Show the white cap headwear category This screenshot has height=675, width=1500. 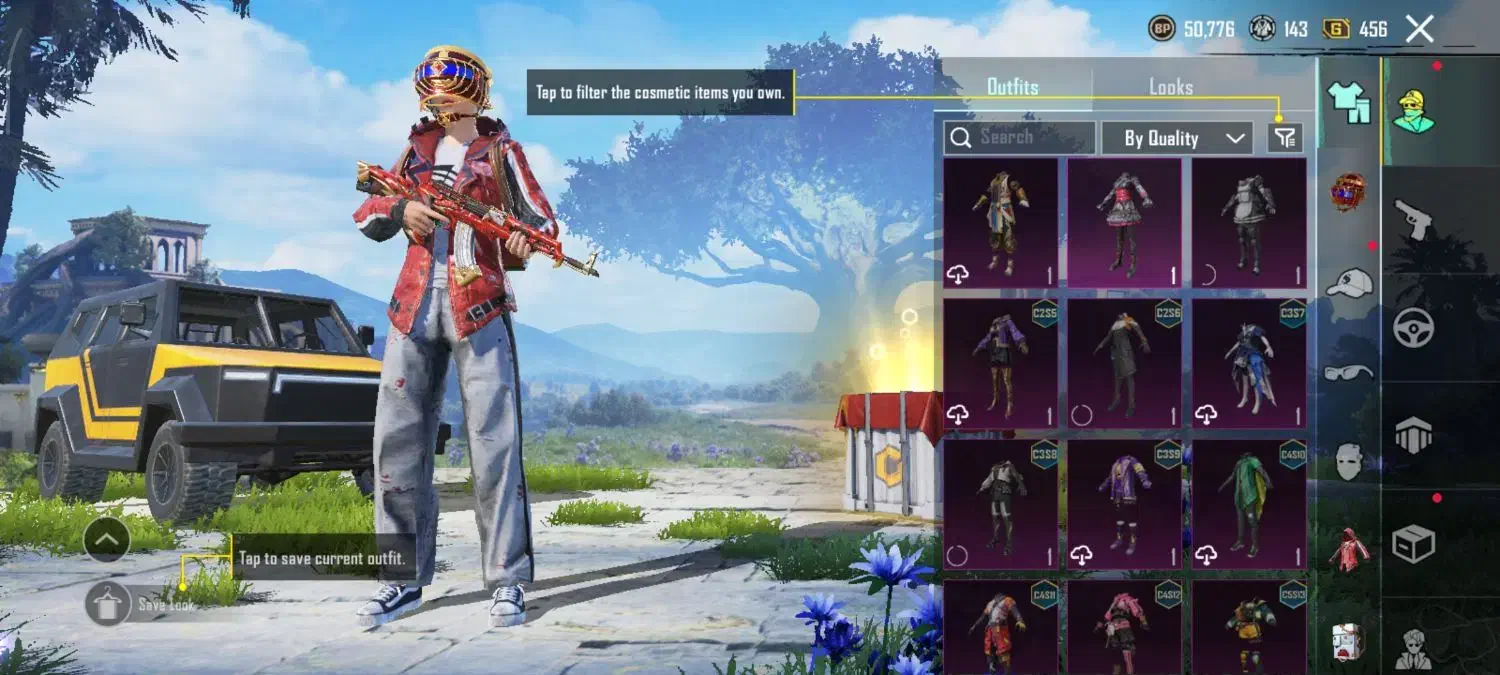[1348, 283]
